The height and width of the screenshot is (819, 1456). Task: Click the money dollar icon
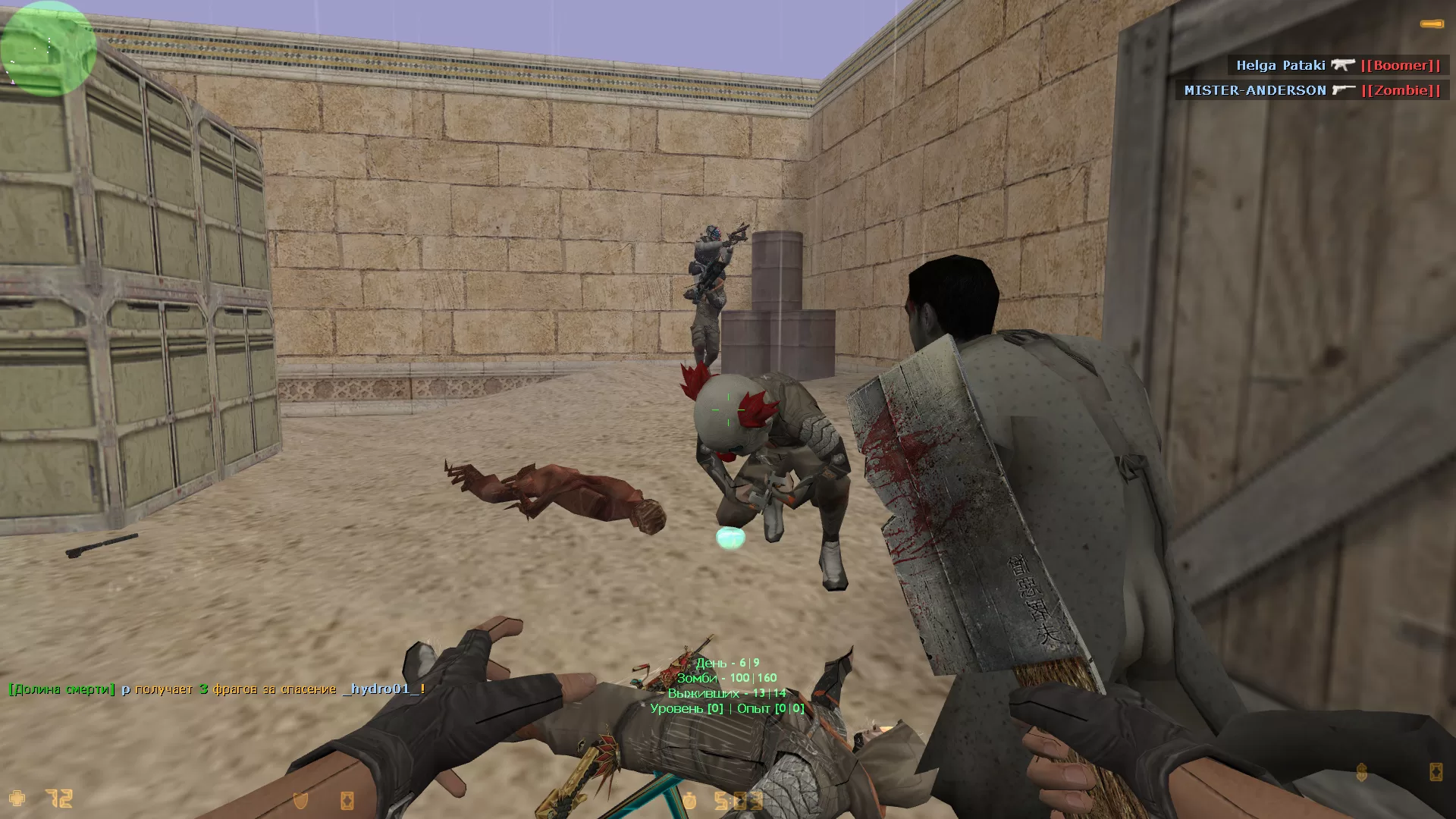(1361, 772)
